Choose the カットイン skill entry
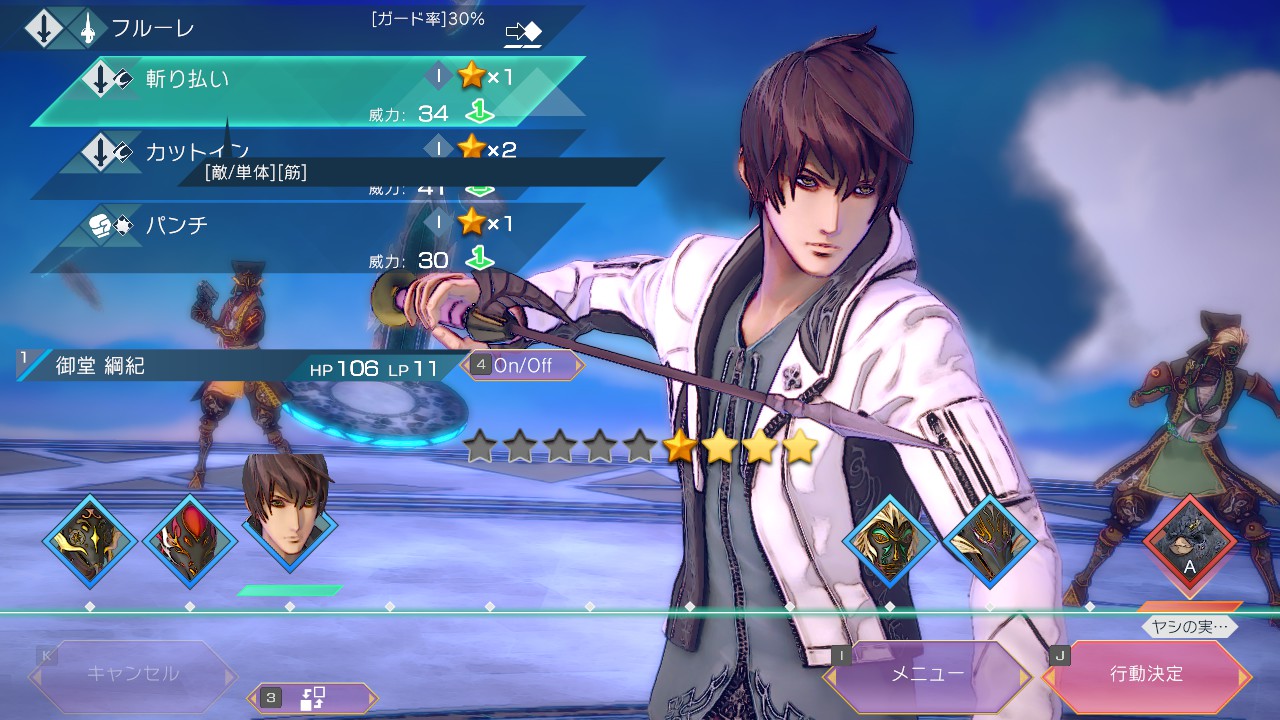This screenshot has height=720, width=1280. [x=300, y=152]
